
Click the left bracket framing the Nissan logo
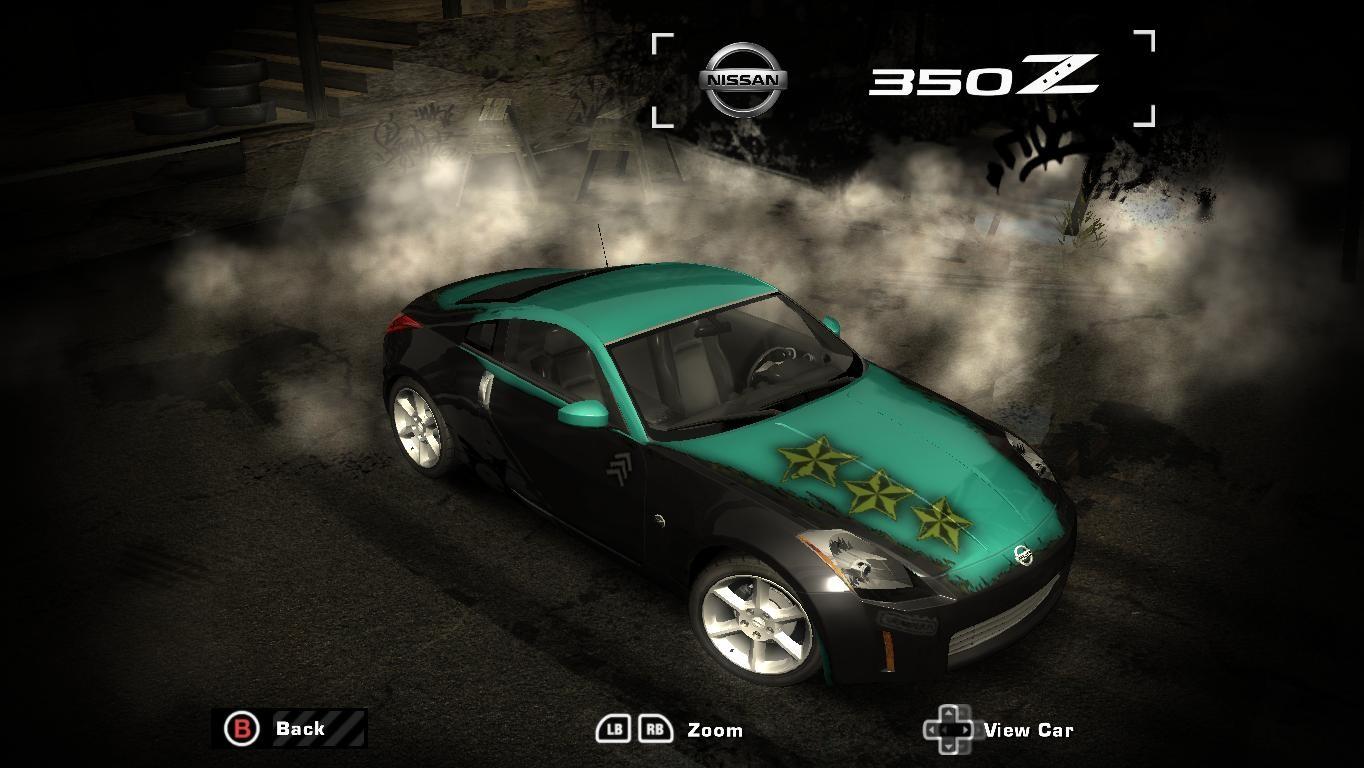[x=661, y=80]
